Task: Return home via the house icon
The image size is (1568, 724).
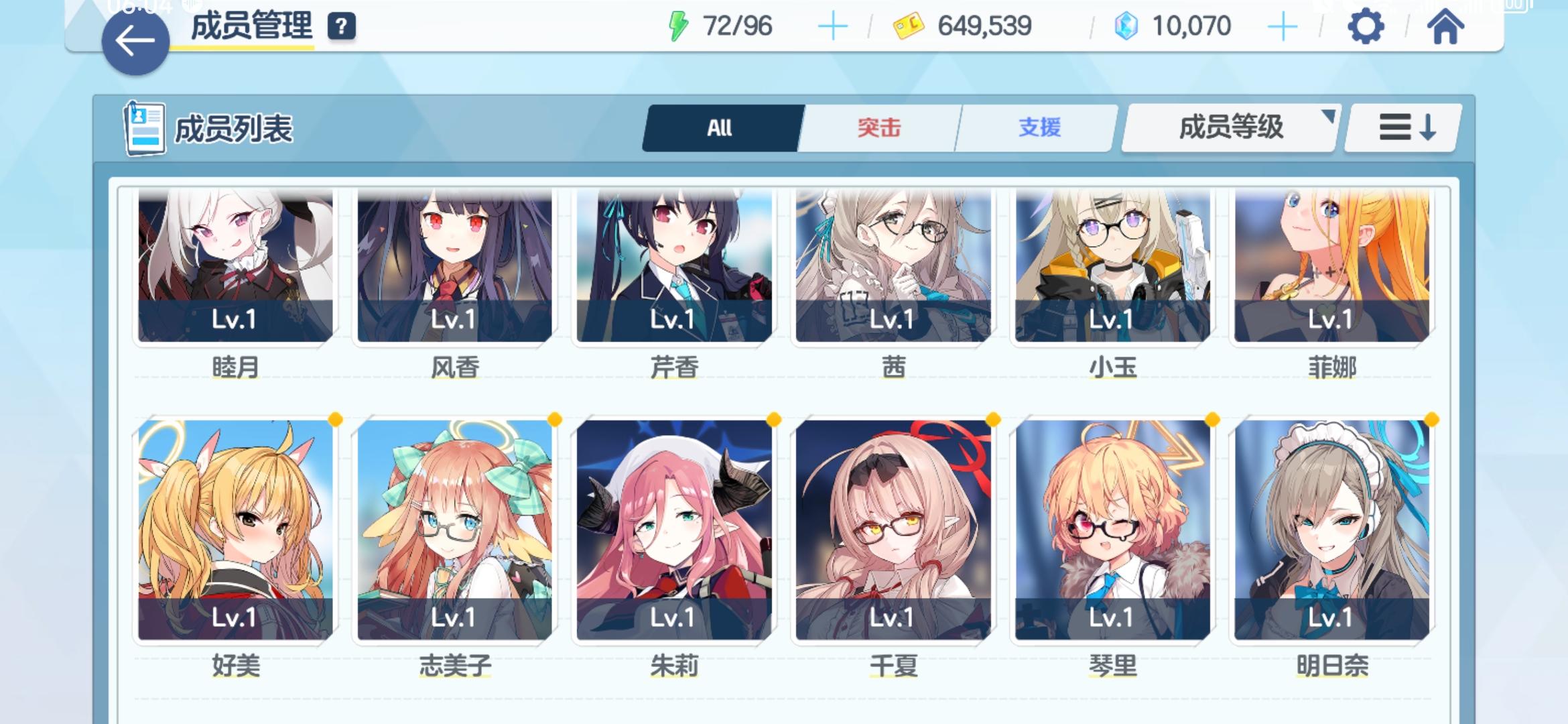Action: pyautogui.click(x=1447, y=27)
